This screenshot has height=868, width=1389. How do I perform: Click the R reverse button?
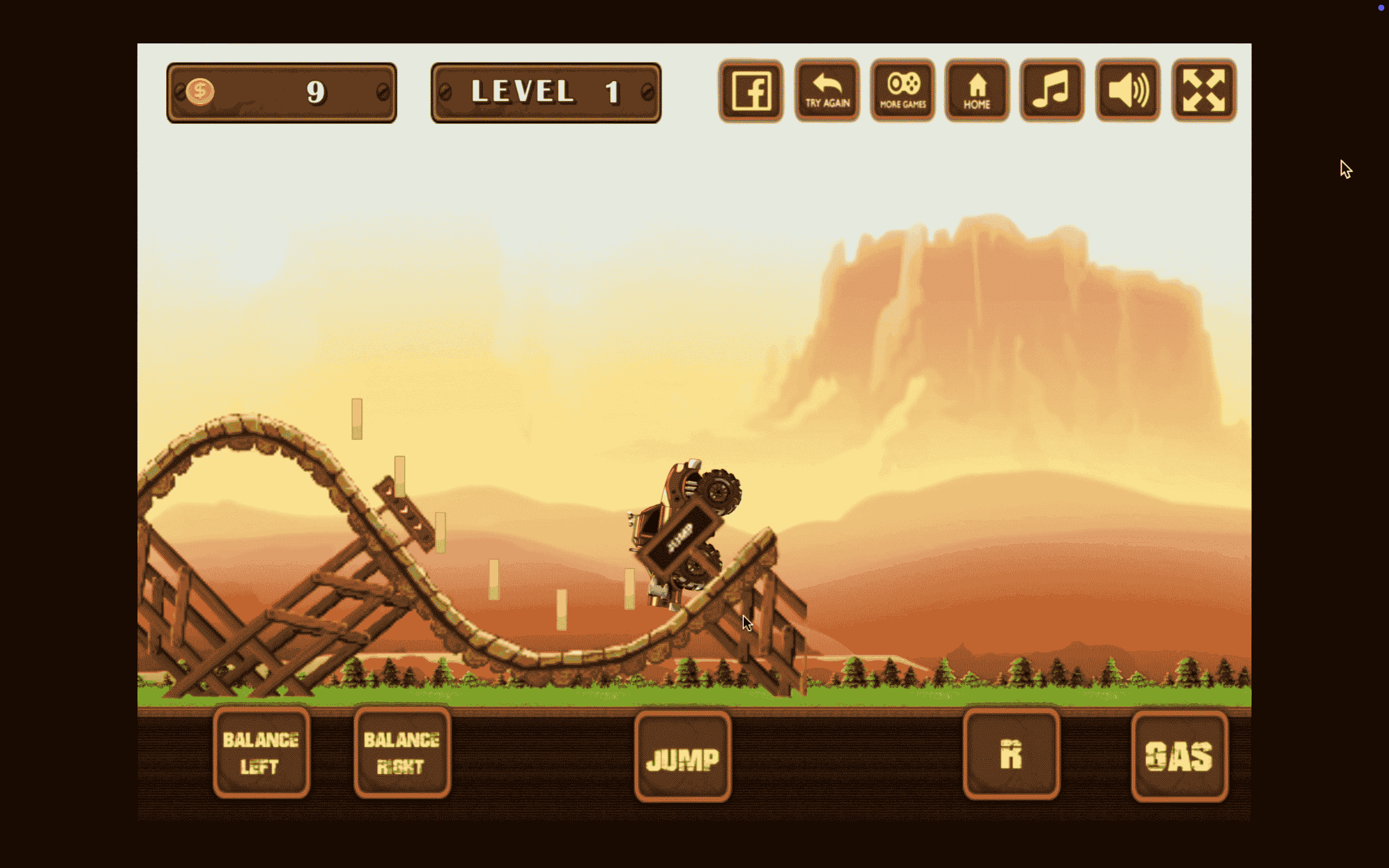pyautogui.click(x=1011, y=754)
